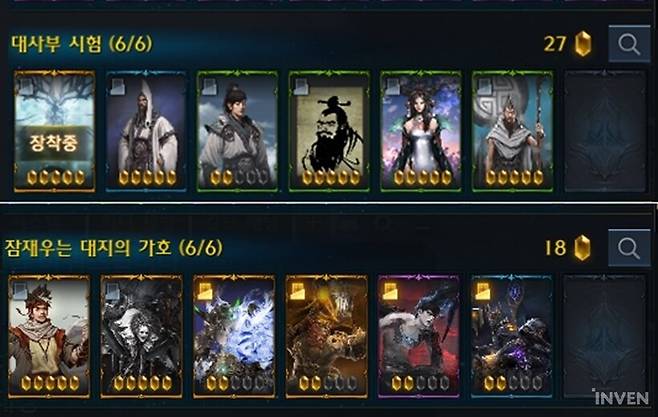Choose the dark monochrome jester card
The width and height of the screenshot is (658, 417).
click(x=141, y=335)
